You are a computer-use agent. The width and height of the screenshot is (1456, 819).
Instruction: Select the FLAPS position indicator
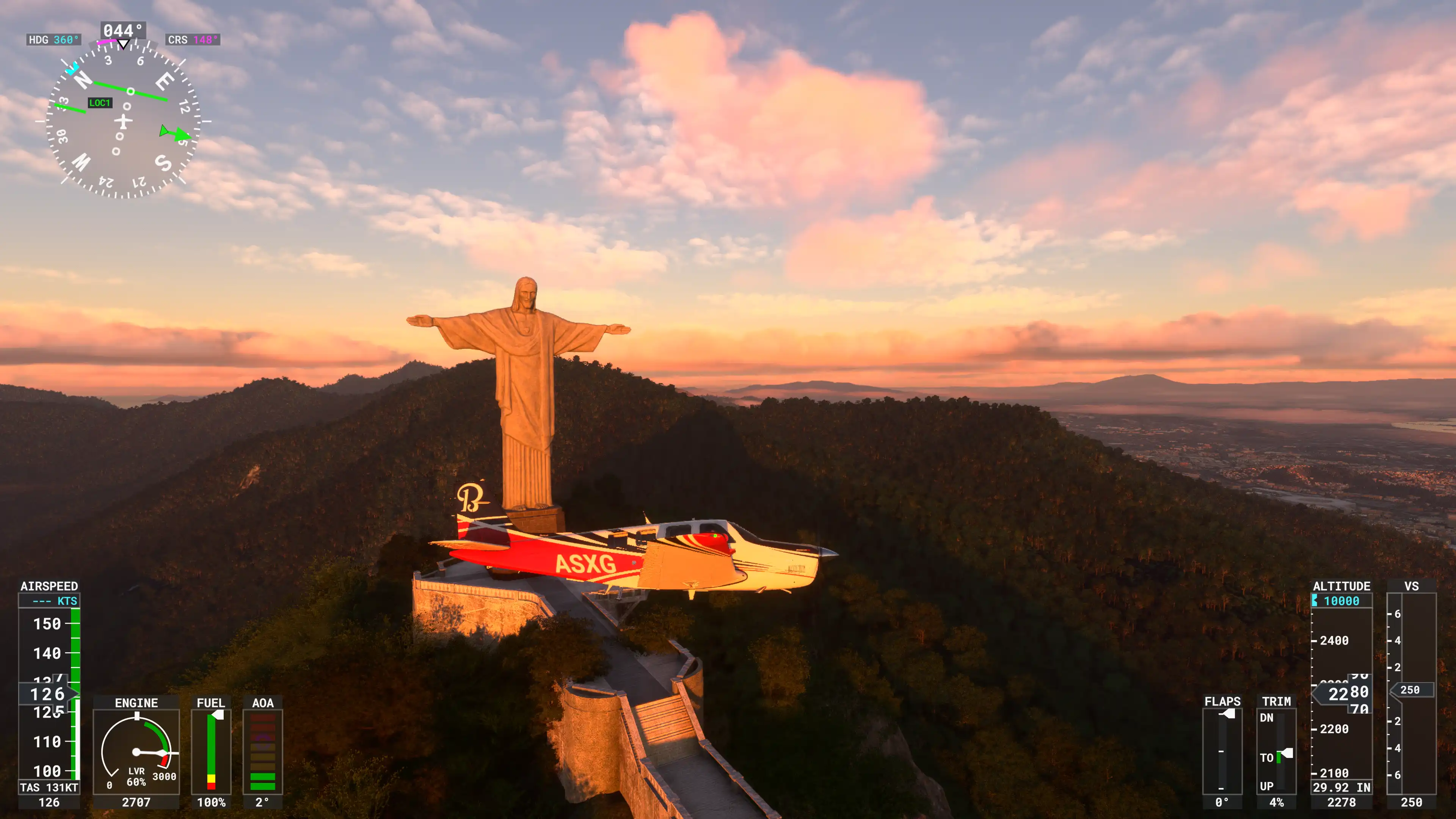[x=1222, y=751]
